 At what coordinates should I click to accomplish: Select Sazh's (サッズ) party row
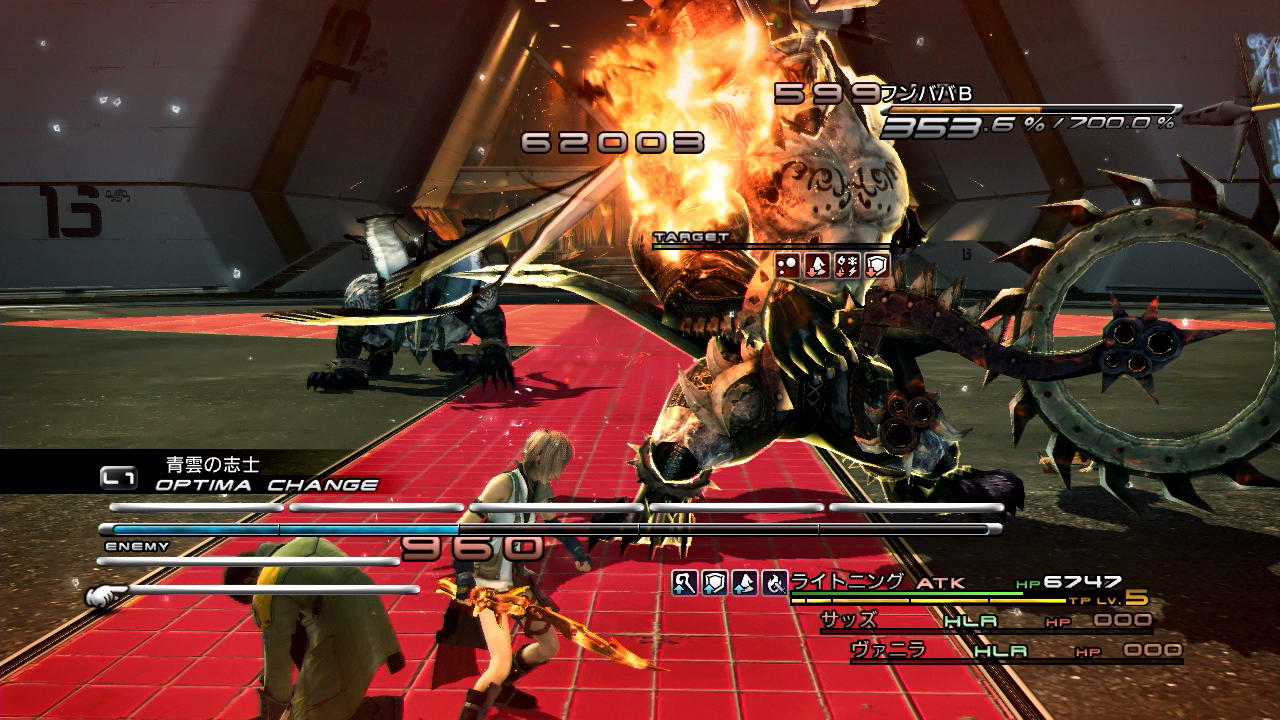(985, 621)
